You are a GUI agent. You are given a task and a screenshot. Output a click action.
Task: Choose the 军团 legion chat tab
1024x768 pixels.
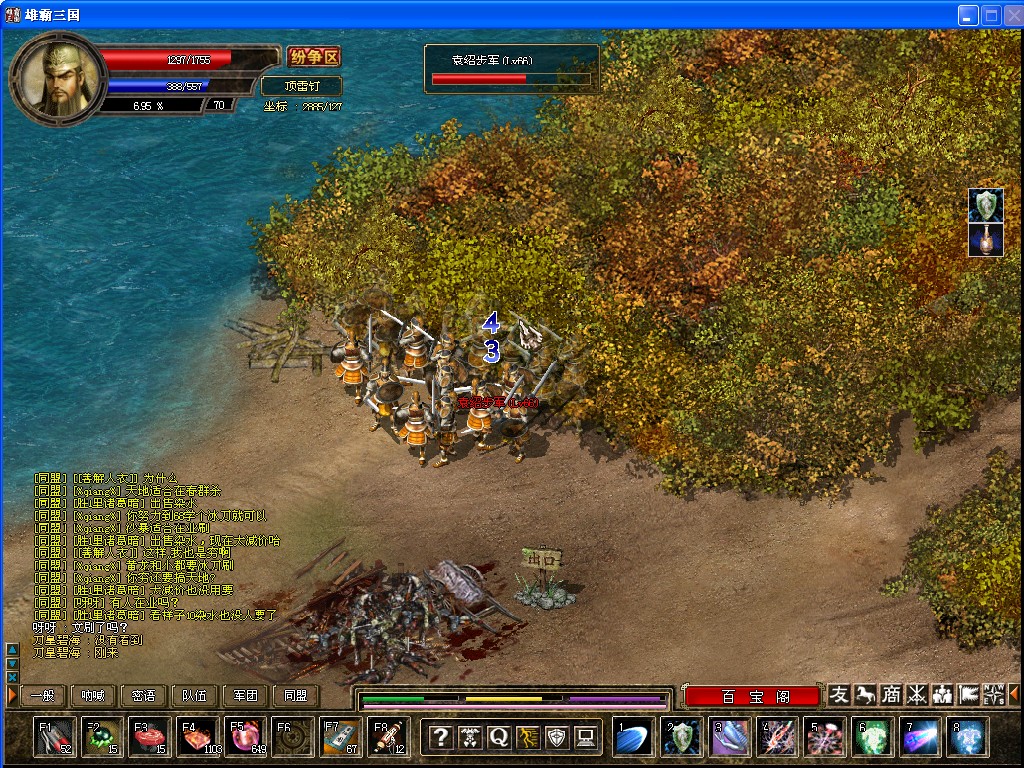click(x=245, y=696)
